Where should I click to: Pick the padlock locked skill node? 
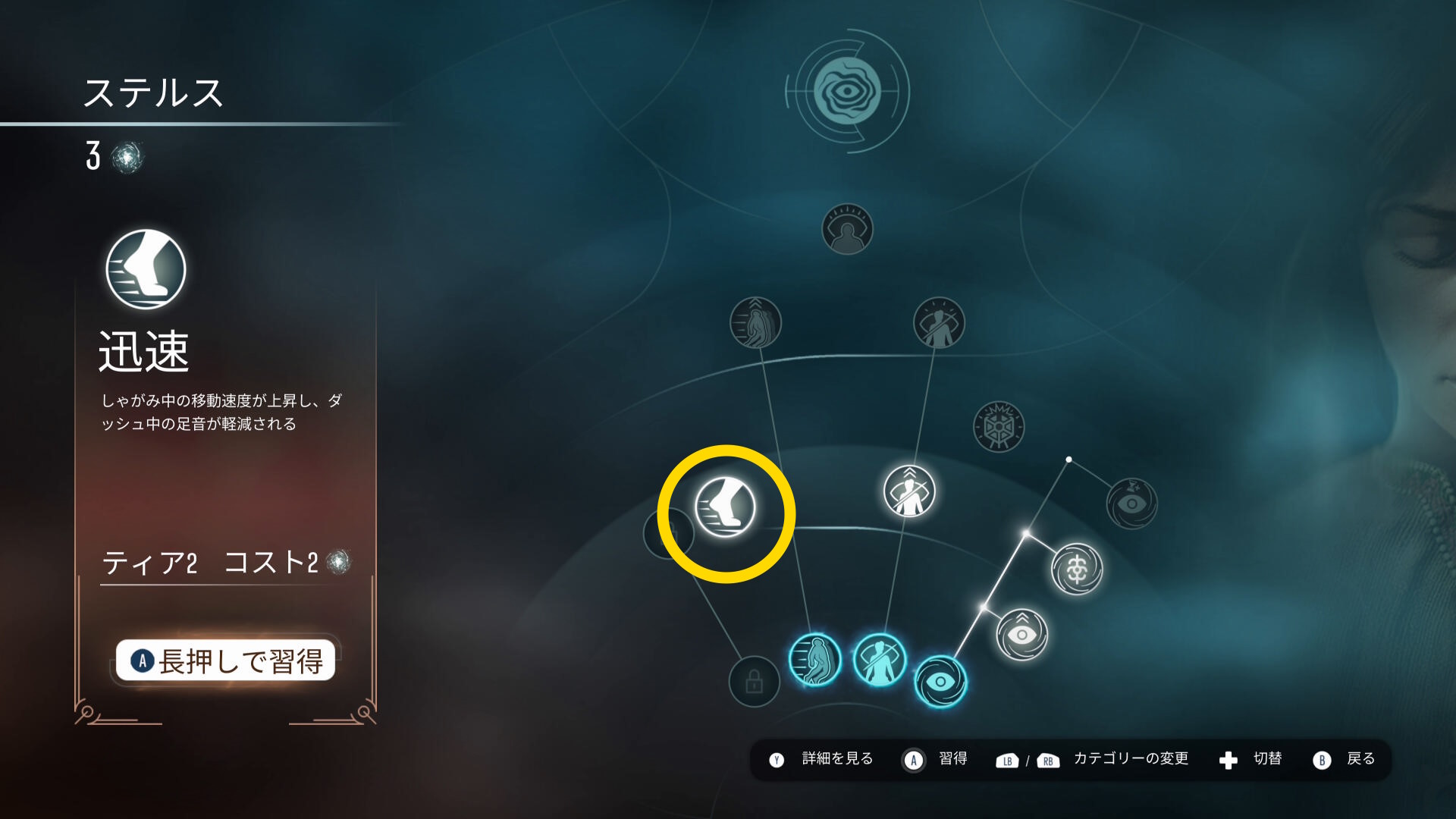pyautogui.click(x=754, y=681)
